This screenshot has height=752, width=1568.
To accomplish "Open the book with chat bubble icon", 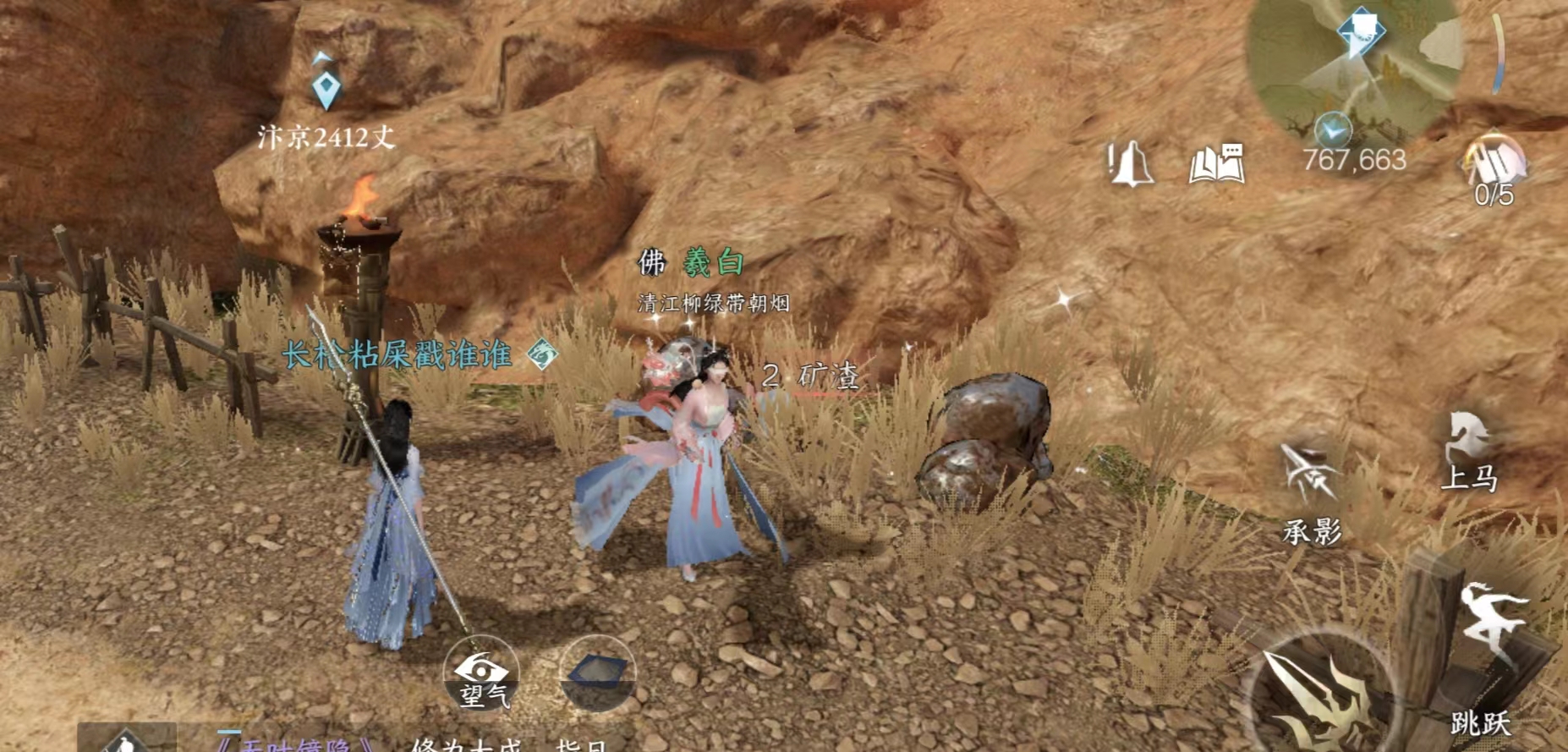I will point(1216,163).
